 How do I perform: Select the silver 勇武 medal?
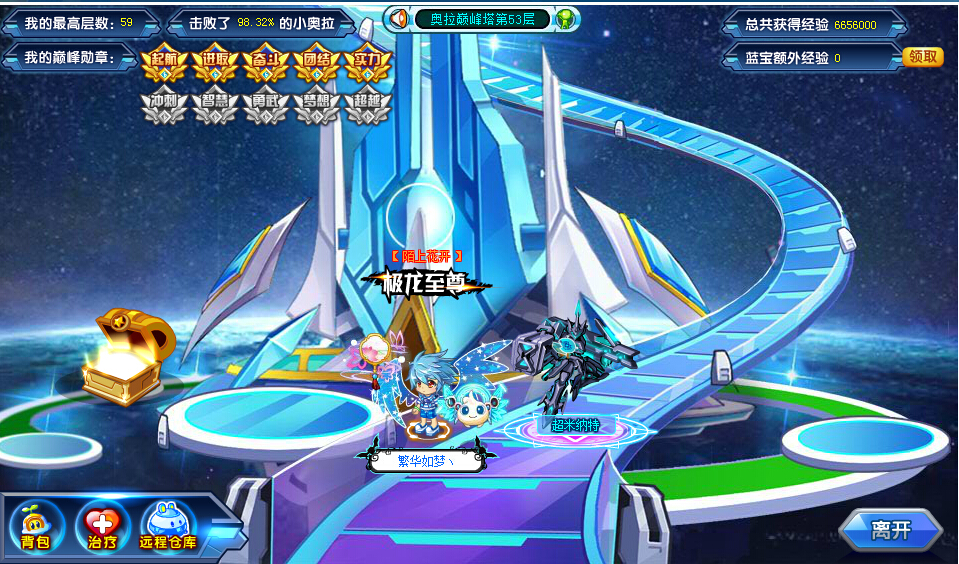(x=265, y=105)
